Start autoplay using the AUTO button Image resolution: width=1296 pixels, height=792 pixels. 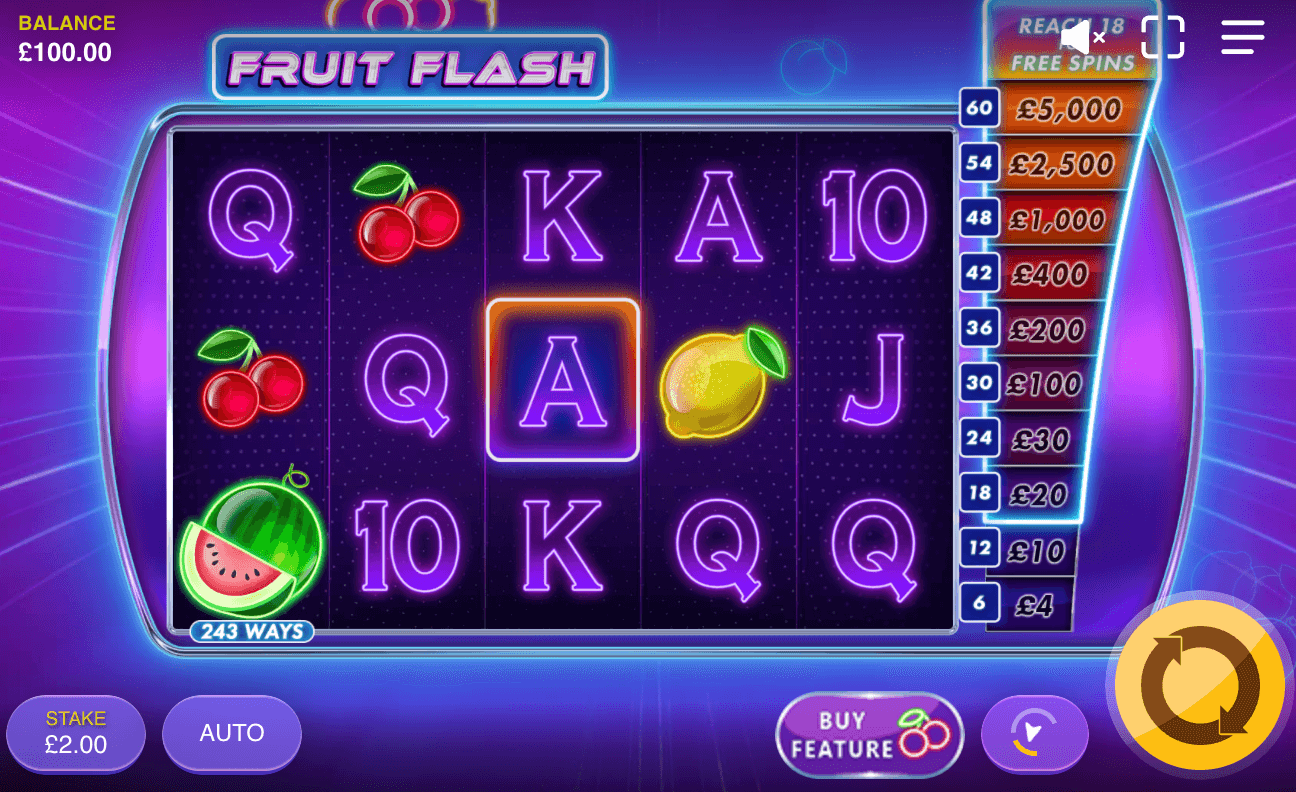click(231, 733)
